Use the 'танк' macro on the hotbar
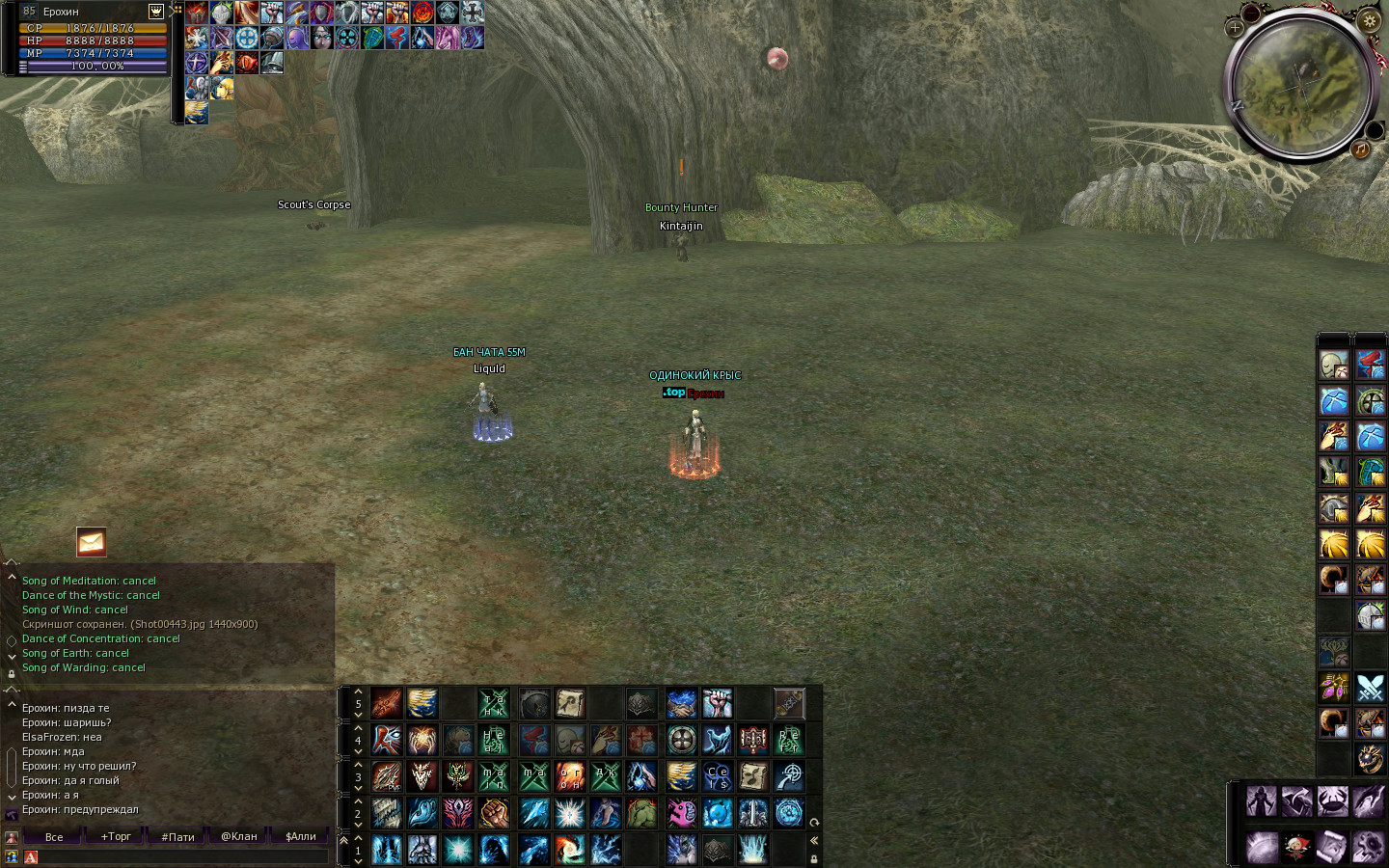The width and height of the screenshot is (1389, 868). [494, 704]
